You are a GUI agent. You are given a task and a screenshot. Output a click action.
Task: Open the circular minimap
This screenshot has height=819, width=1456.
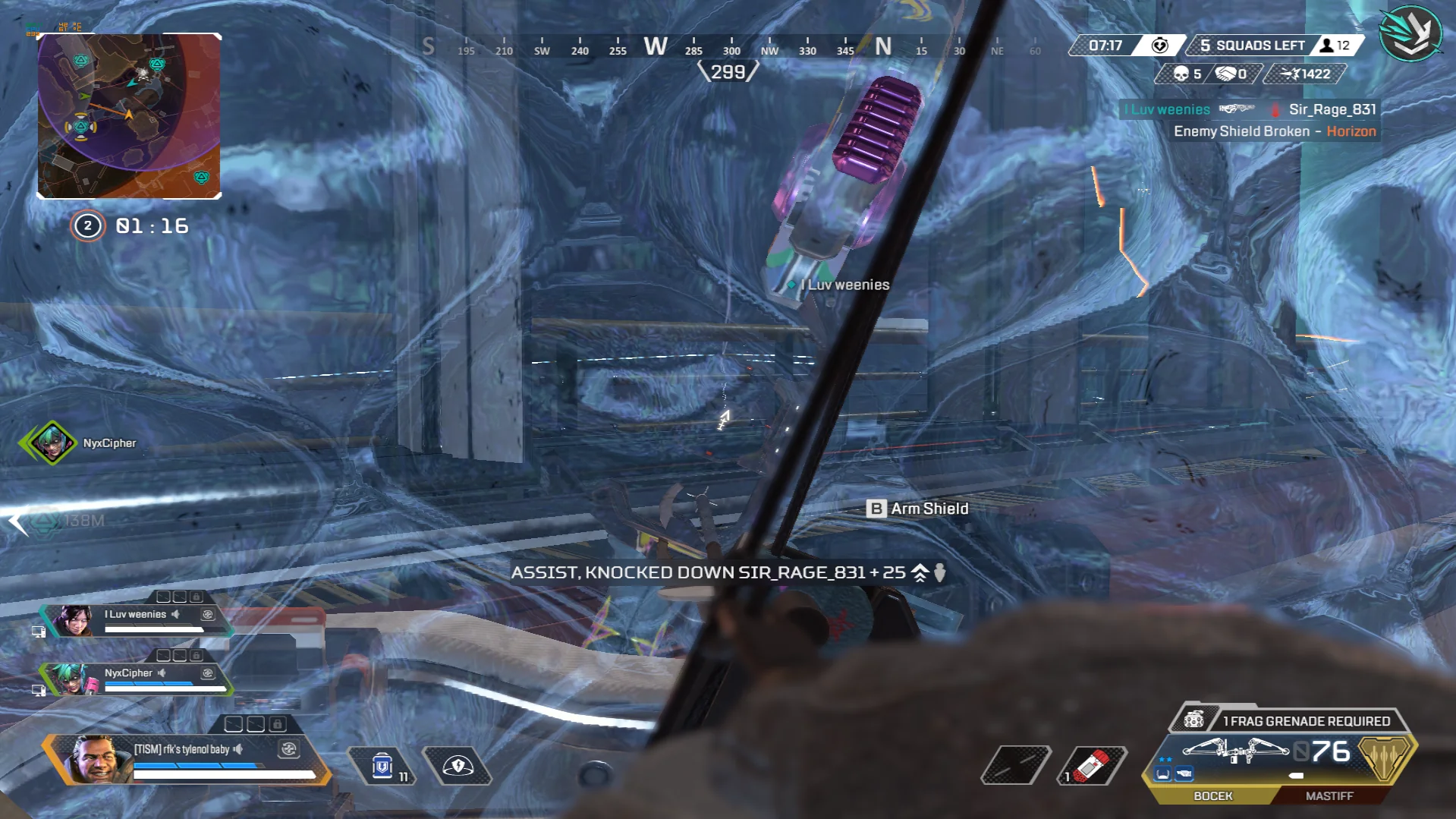pos(129,115)
